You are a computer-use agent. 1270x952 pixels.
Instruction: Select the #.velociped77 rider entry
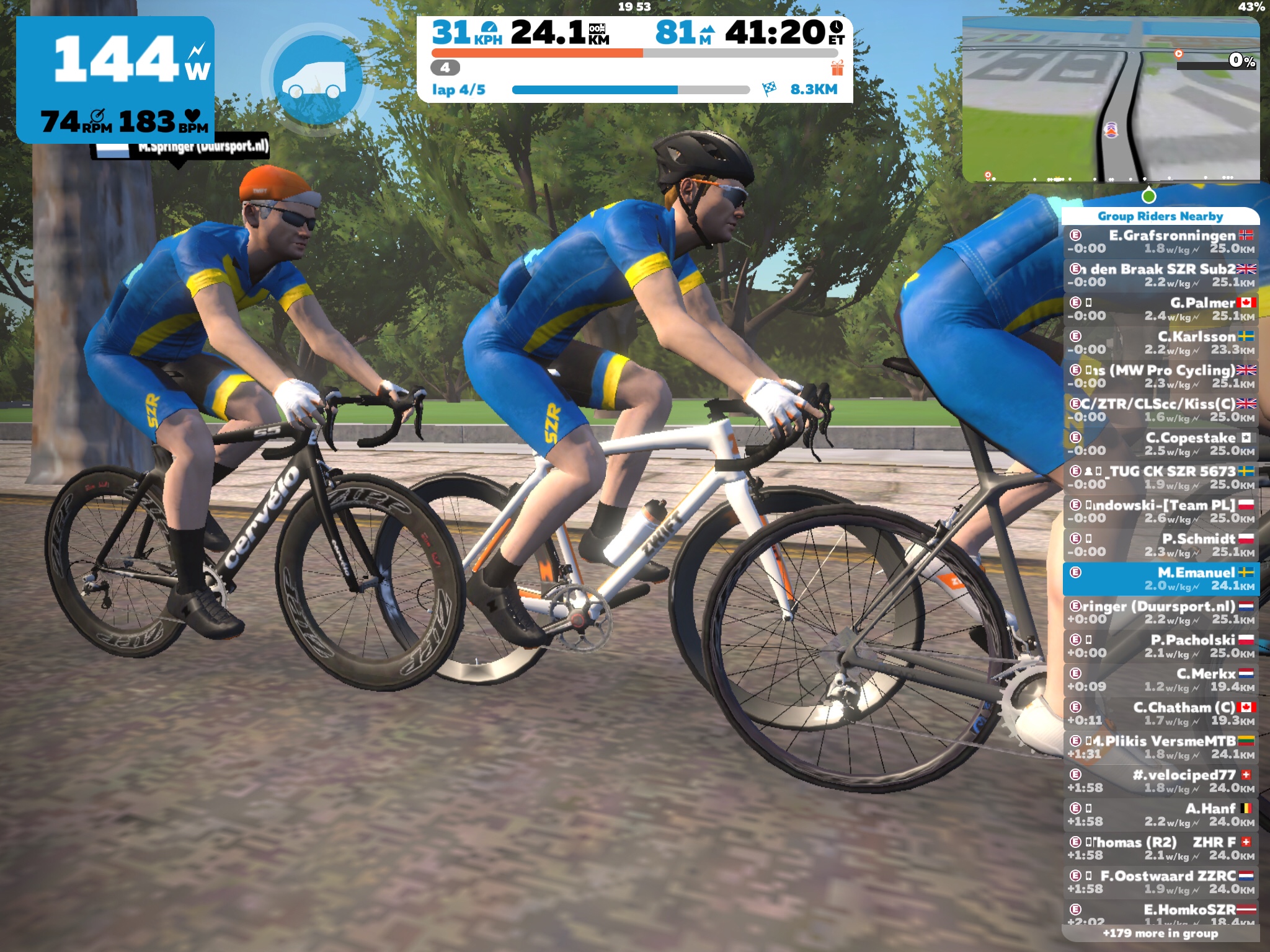click(1161, 781)
